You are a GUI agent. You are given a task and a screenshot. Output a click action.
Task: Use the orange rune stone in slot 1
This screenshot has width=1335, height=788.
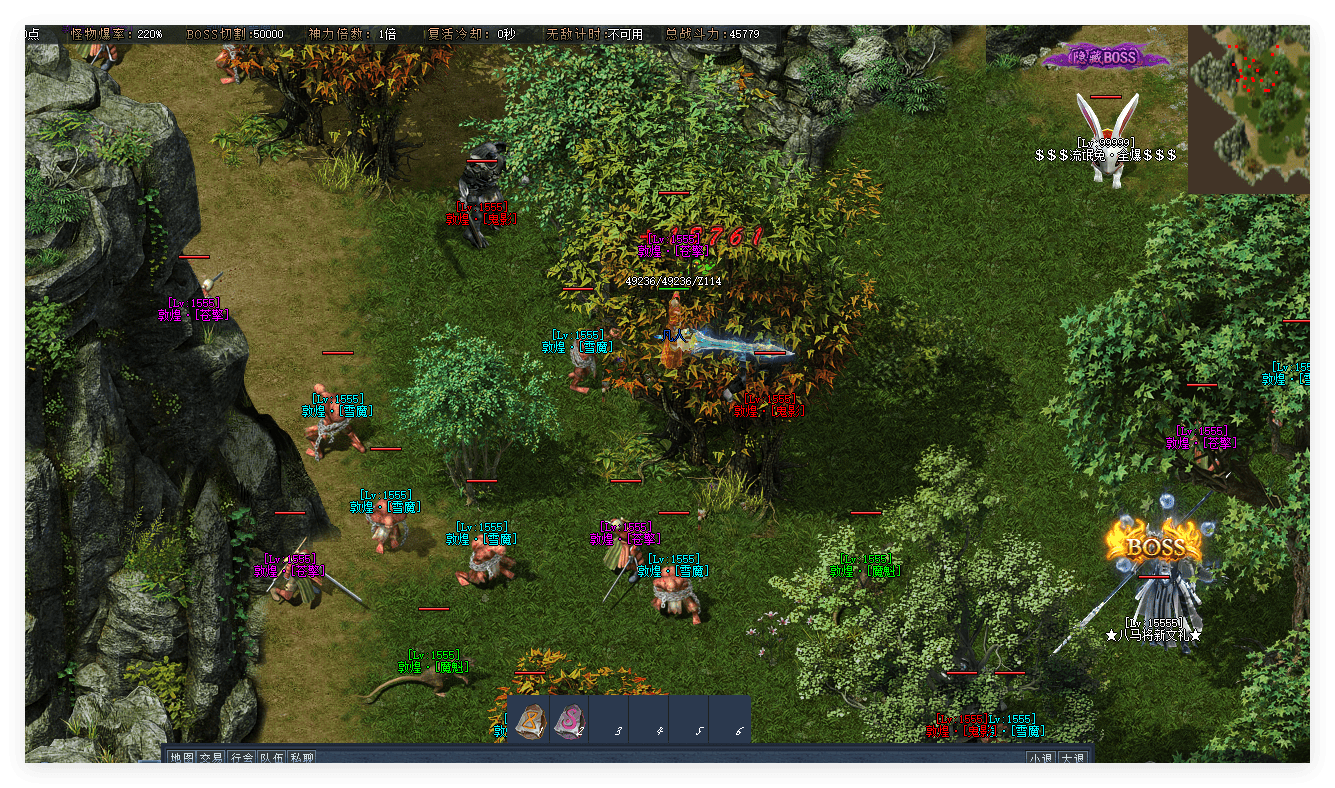530,720
